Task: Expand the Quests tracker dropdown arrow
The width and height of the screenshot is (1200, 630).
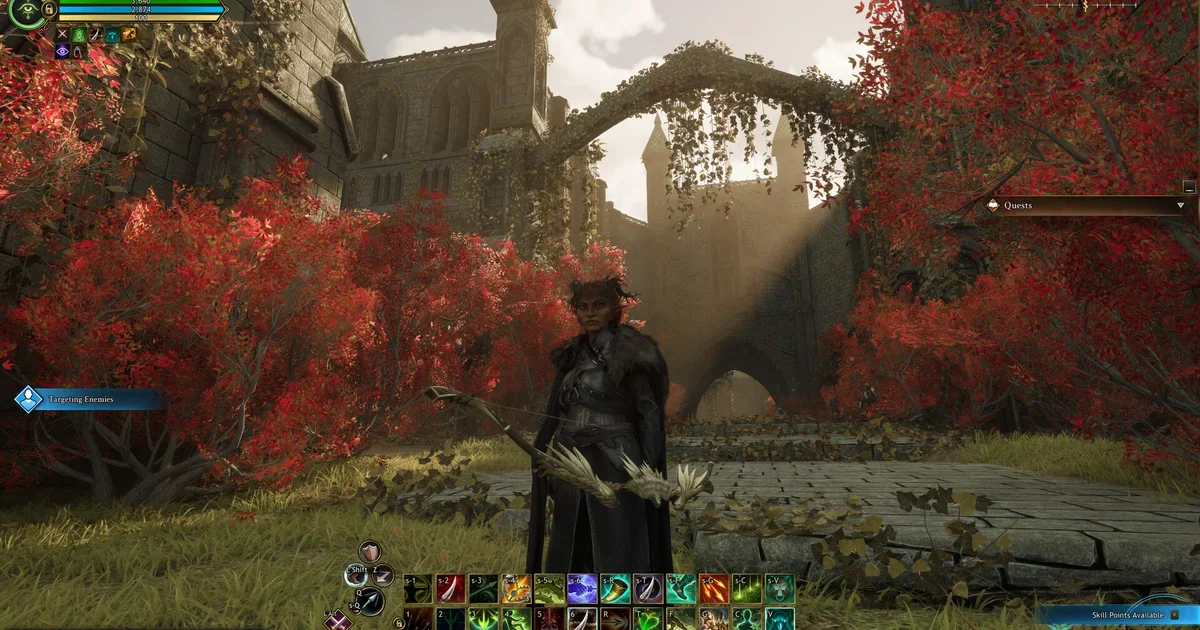Action: [x=1181, y=206]
